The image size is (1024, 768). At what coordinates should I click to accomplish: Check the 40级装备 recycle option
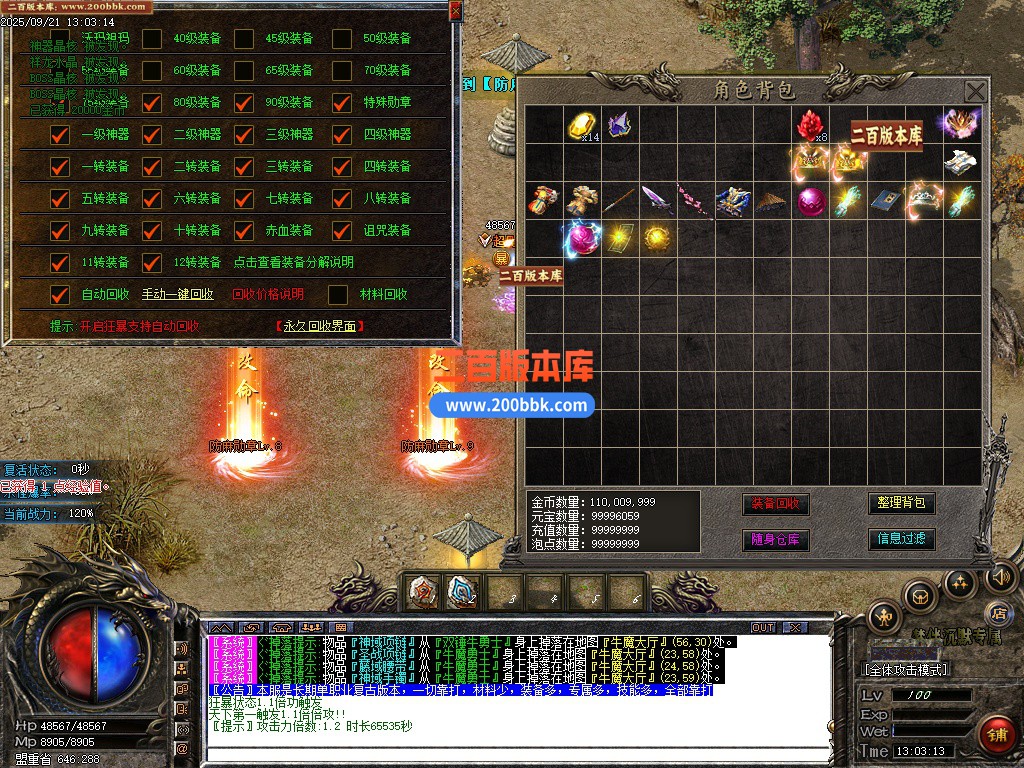[152, 39]
